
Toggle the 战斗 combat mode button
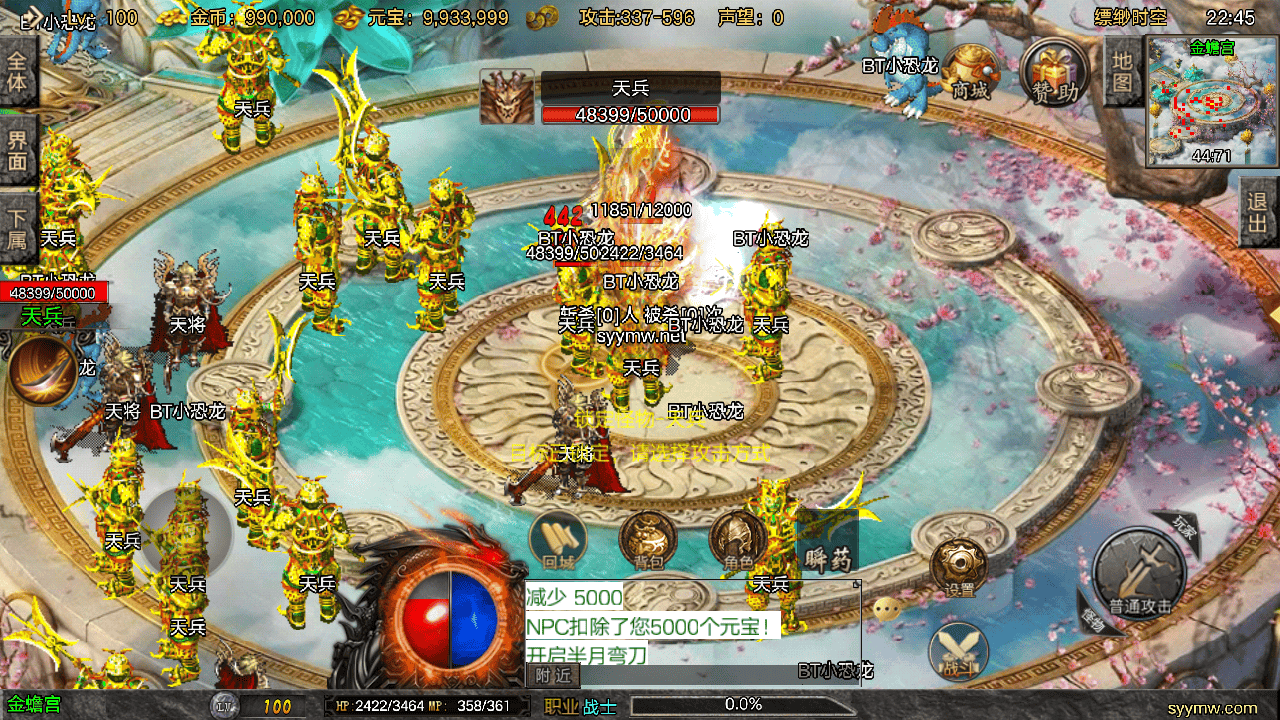[959, 651]
